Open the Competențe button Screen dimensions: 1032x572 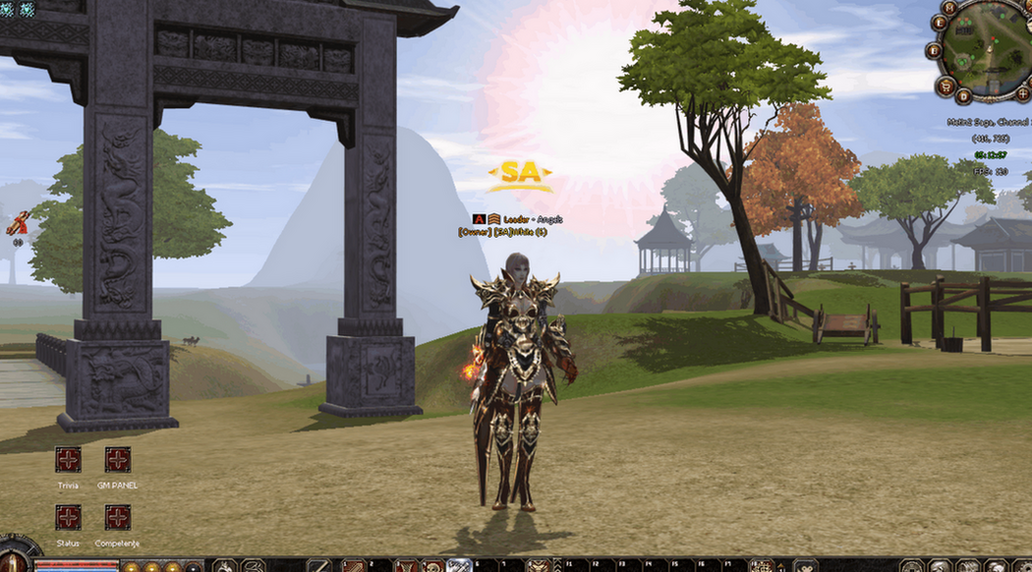pos(117,517)
